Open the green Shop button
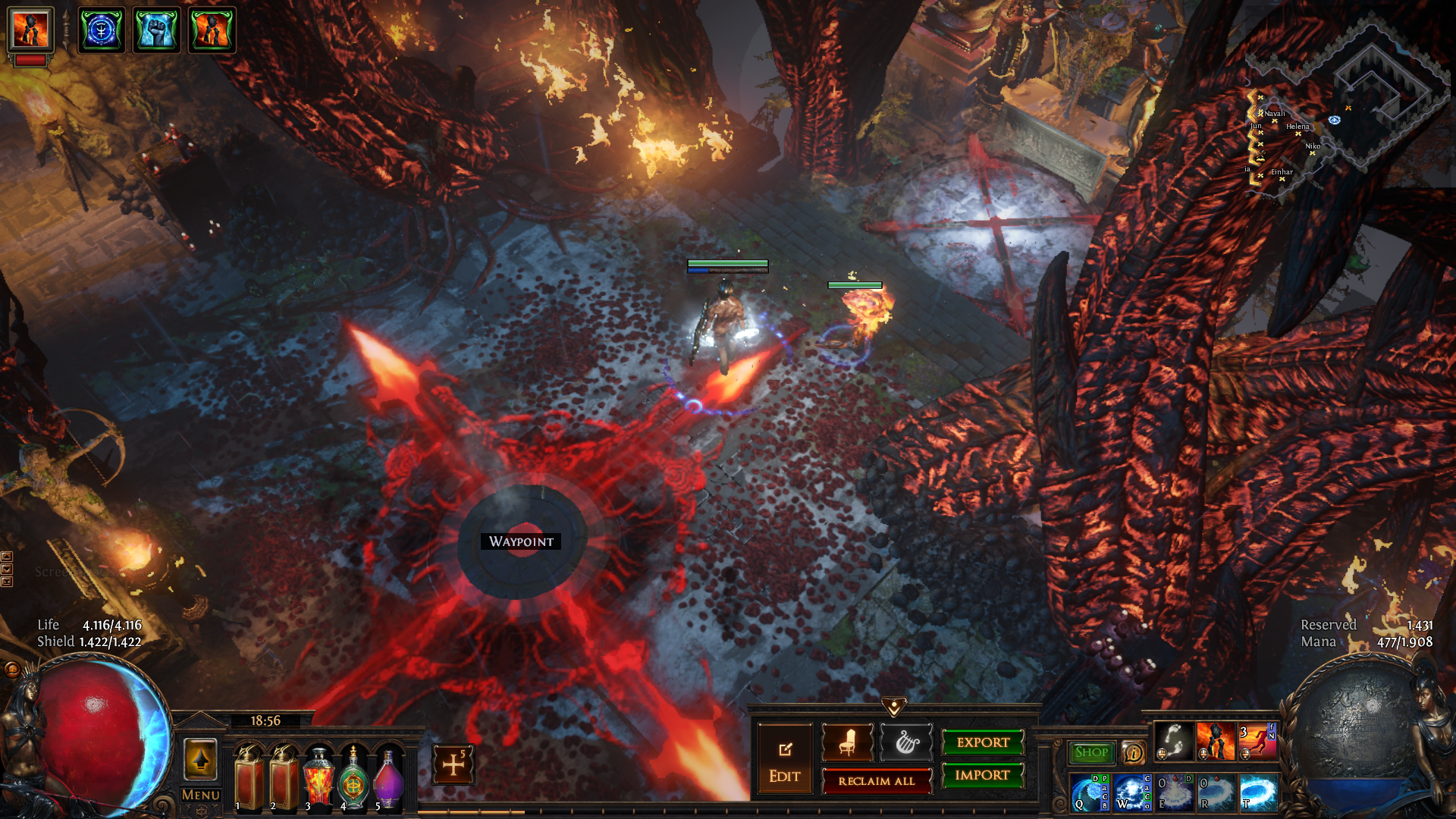 click(x=1091, y=752)
